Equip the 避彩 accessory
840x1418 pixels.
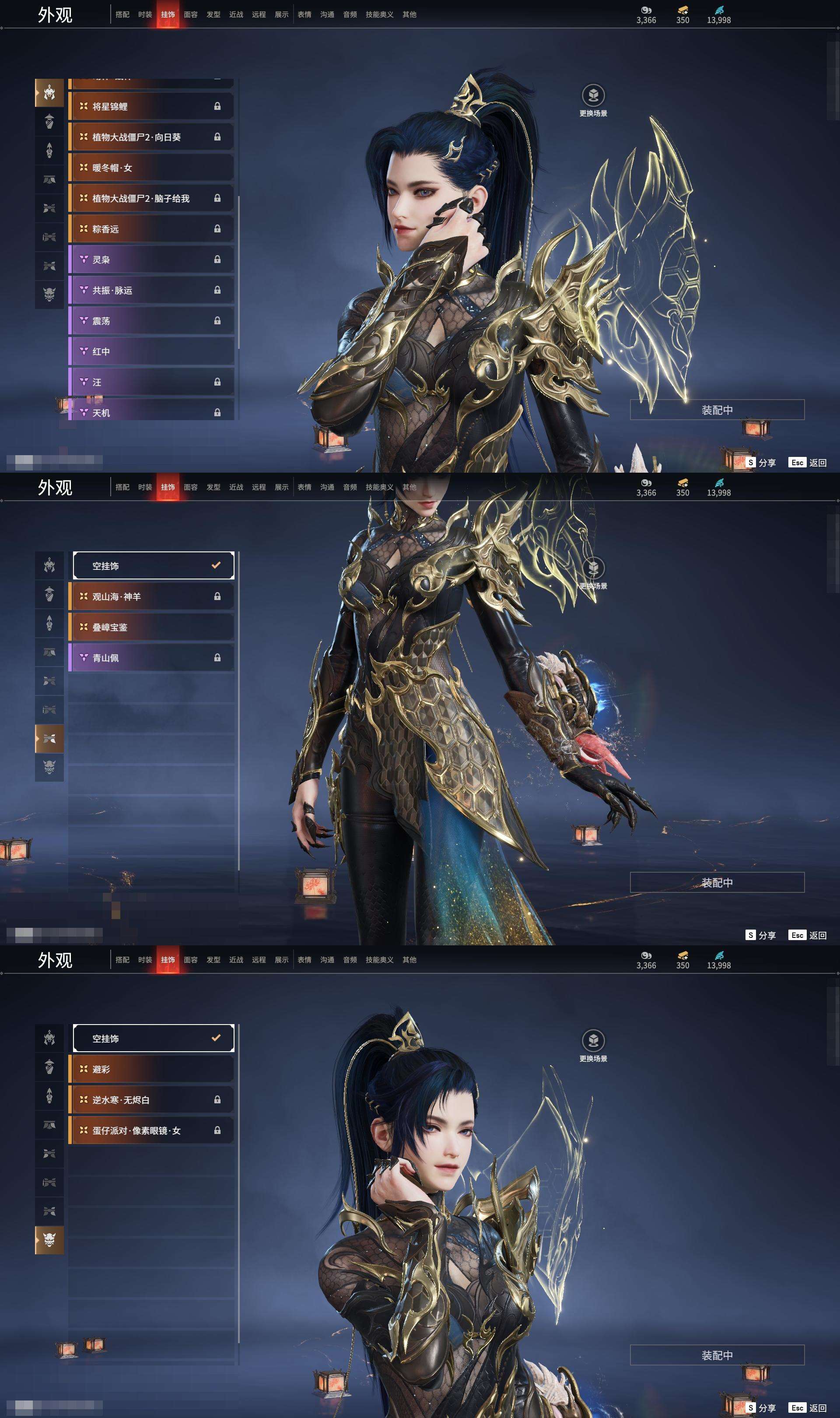point(150,1069)
